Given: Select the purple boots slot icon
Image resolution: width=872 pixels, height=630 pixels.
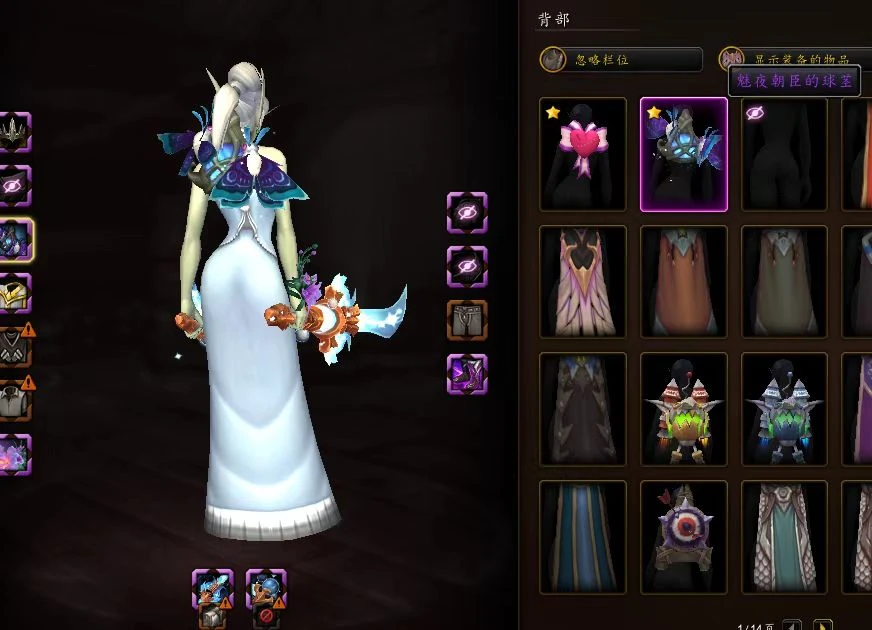Looking at the screenshot, I should 467,373.
